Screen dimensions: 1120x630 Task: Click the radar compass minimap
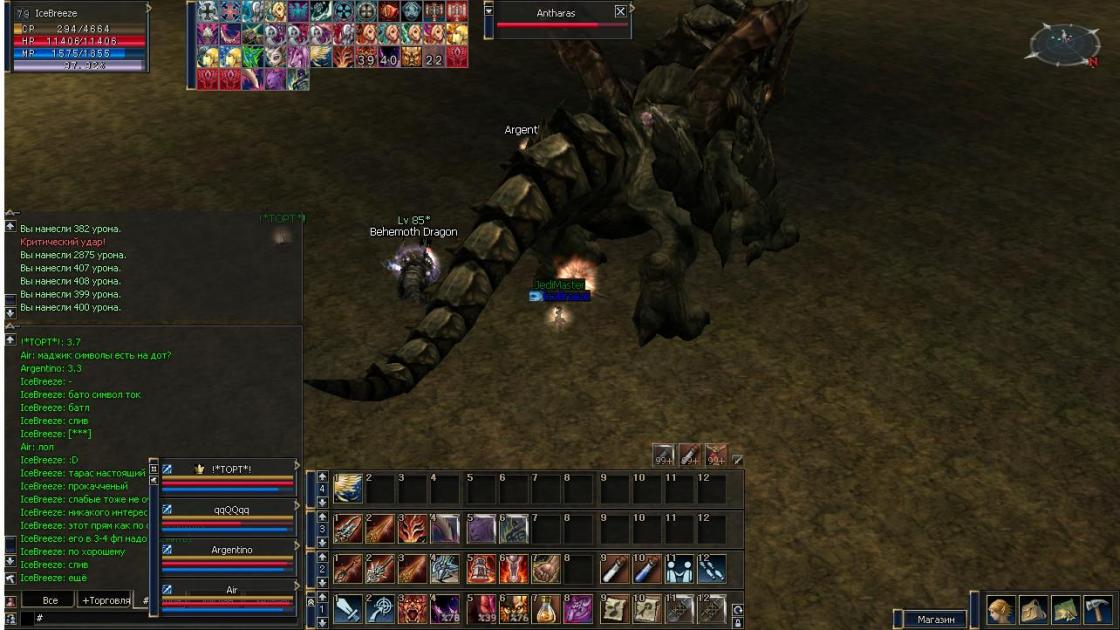click(1065, 44)
